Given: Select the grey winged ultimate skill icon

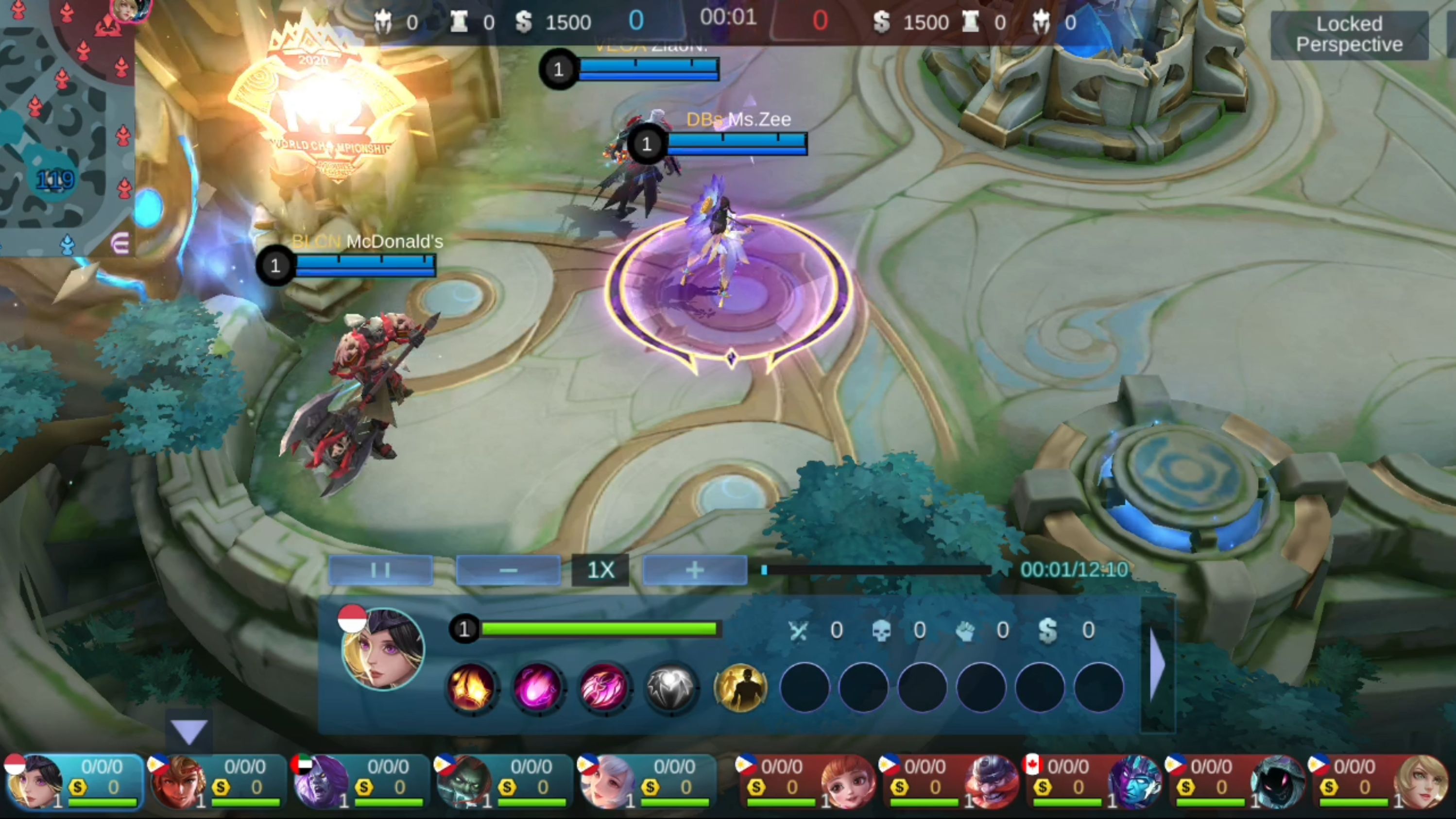Looking at the screenshot, I should point(671,687).
